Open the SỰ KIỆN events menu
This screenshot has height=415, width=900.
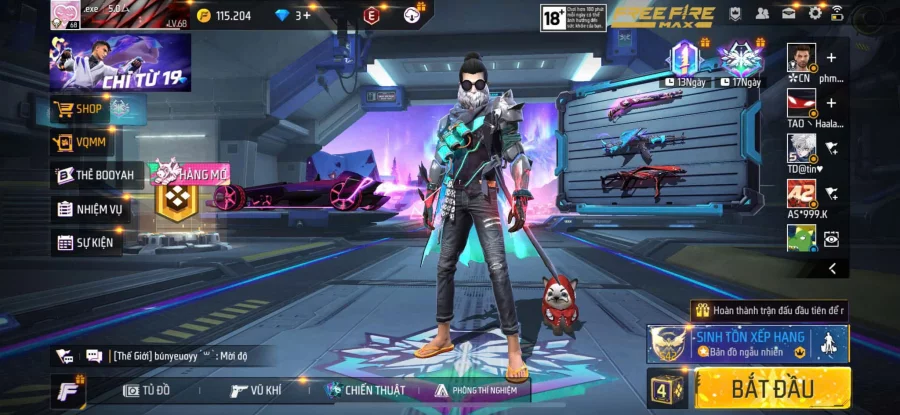click(x=86, y=242)
